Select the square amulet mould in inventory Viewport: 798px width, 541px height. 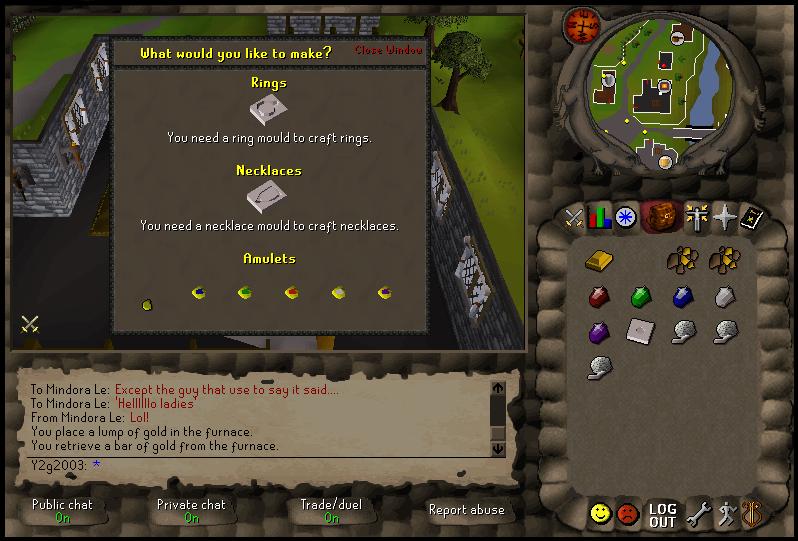tap(640, 330)
